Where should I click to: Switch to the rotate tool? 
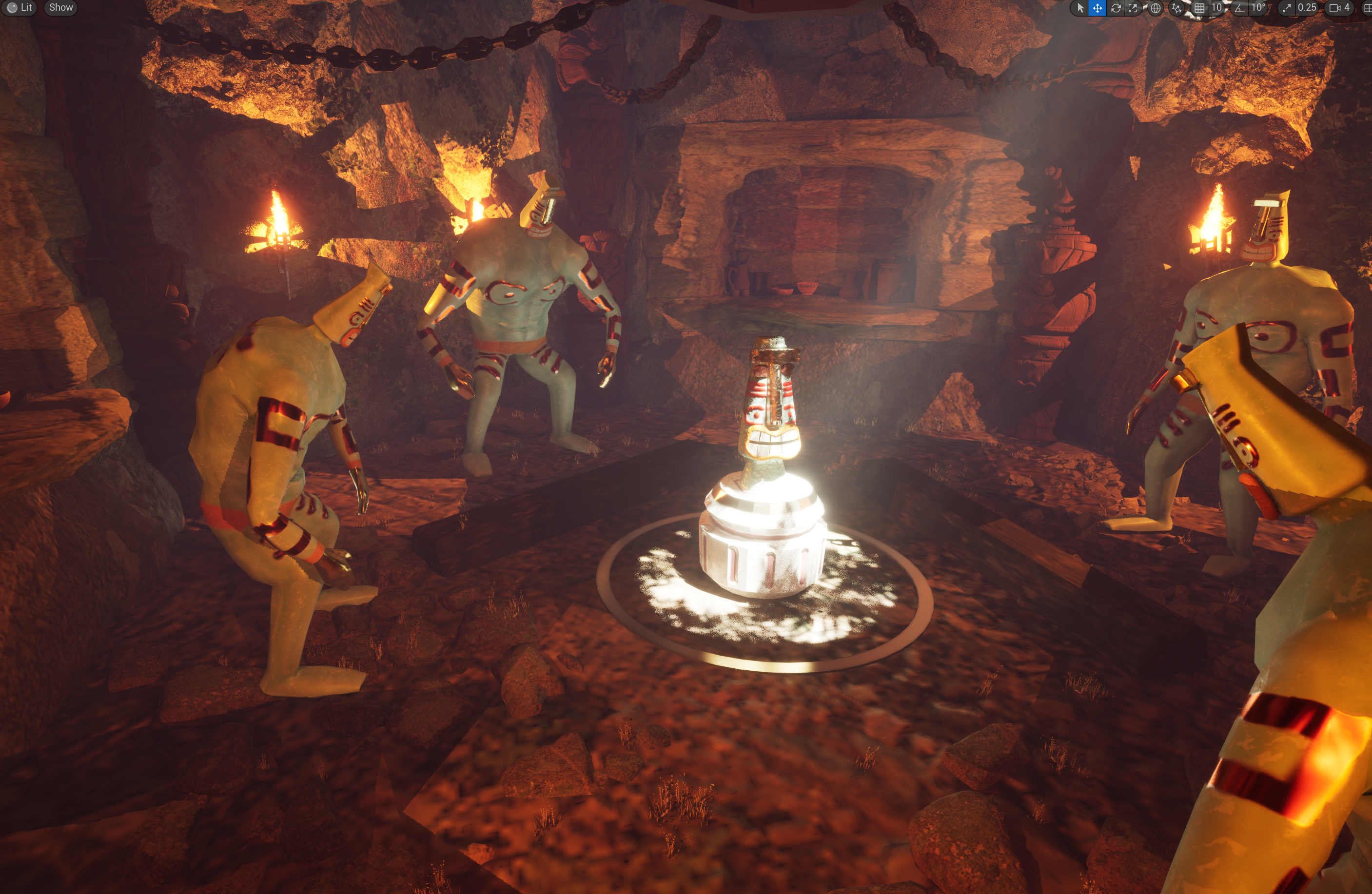click(1116, 8)
